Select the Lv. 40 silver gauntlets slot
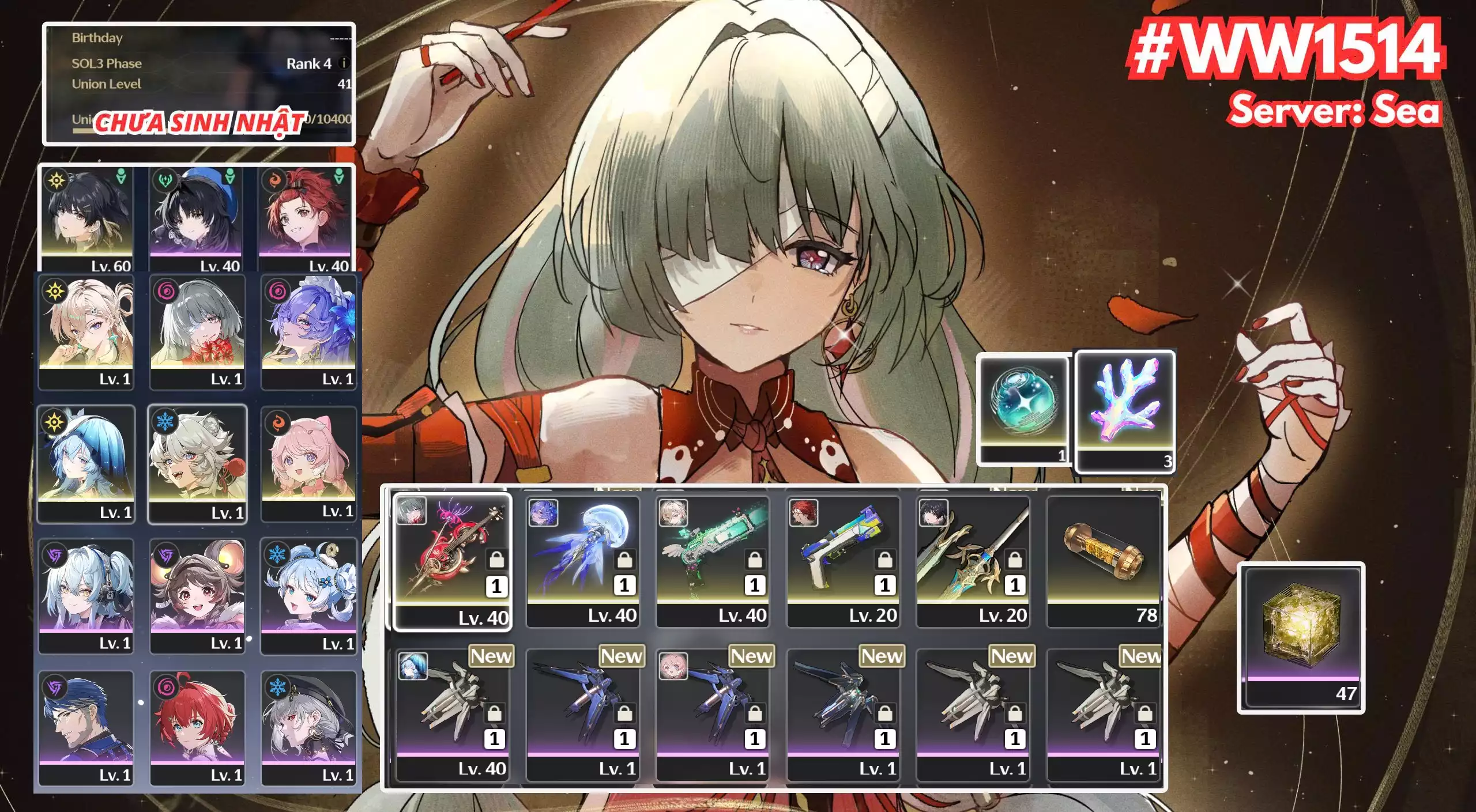The image size is (1476, 812). (x=452, y=715)
